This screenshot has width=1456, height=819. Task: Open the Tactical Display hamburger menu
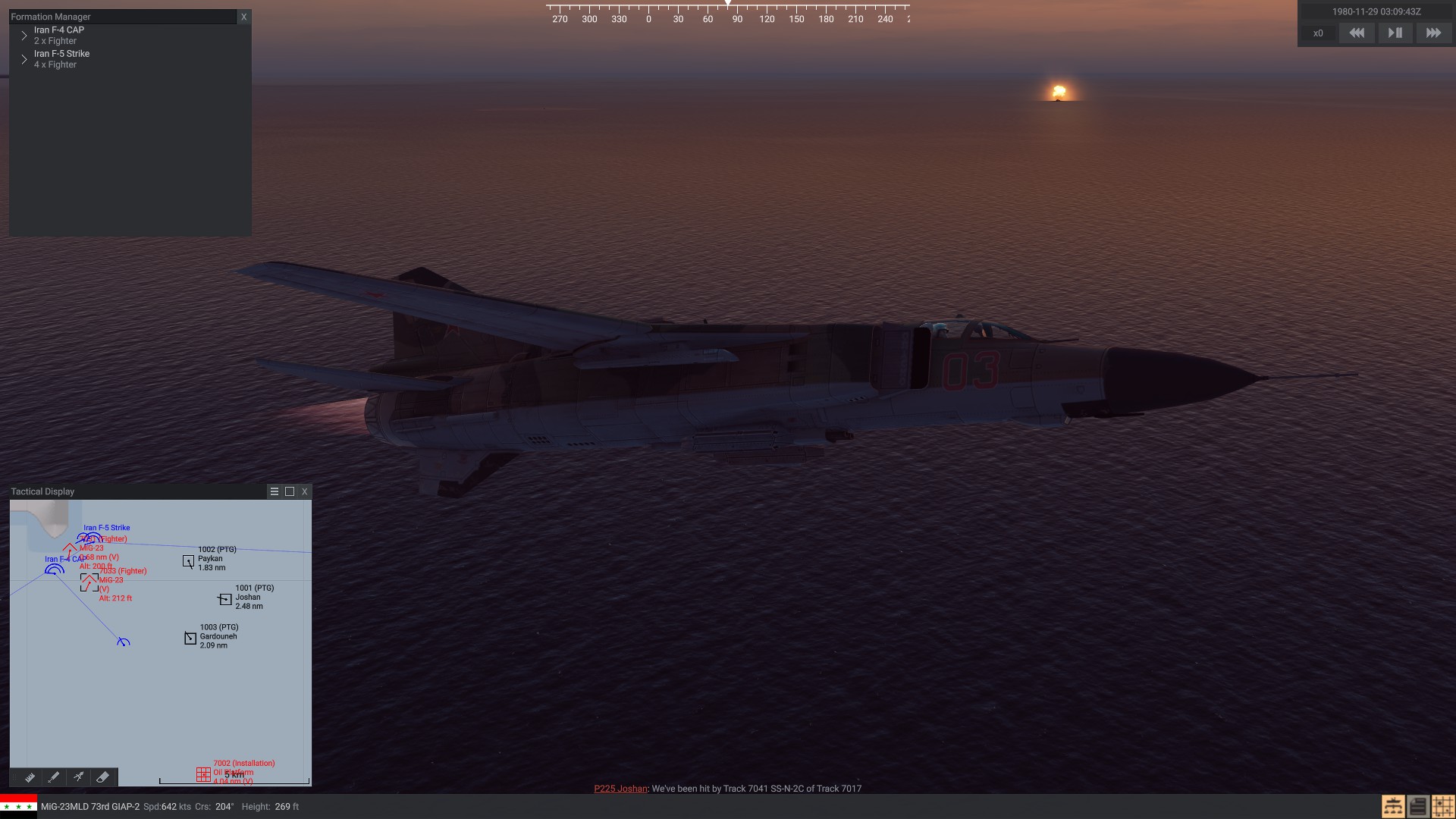pos(275,491)
